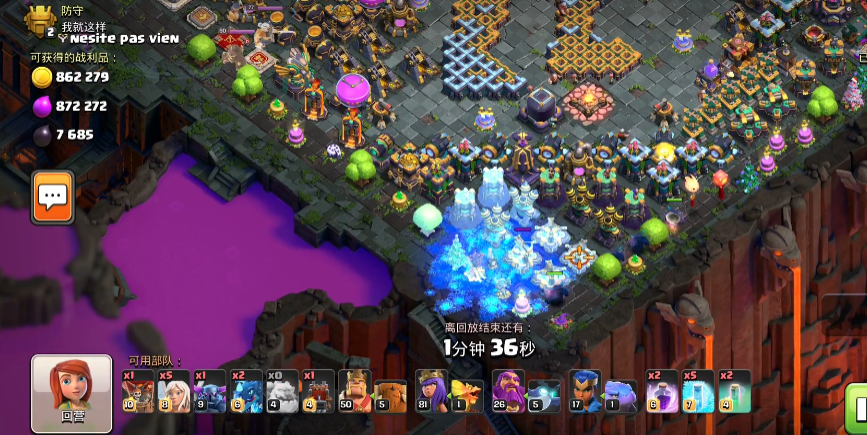Choose the Grand Warden hero
The height and width of the screenshot is (435, 867).
point(508,391)
